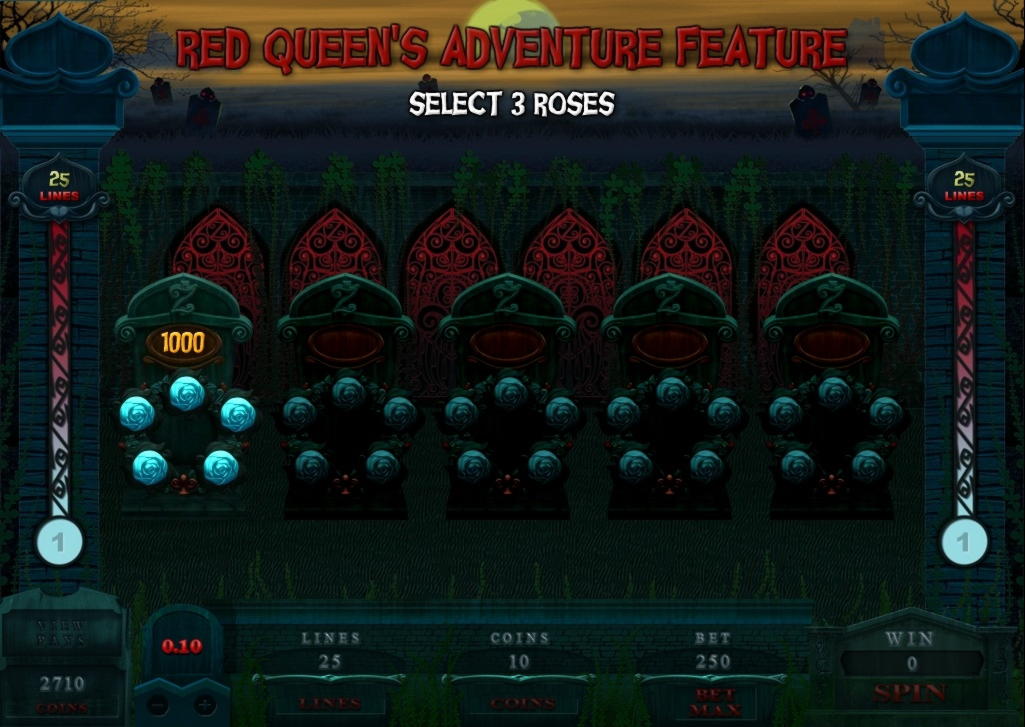Open the View Pays paytable
Screen dimensions: 1025x727
pos(62,632)
